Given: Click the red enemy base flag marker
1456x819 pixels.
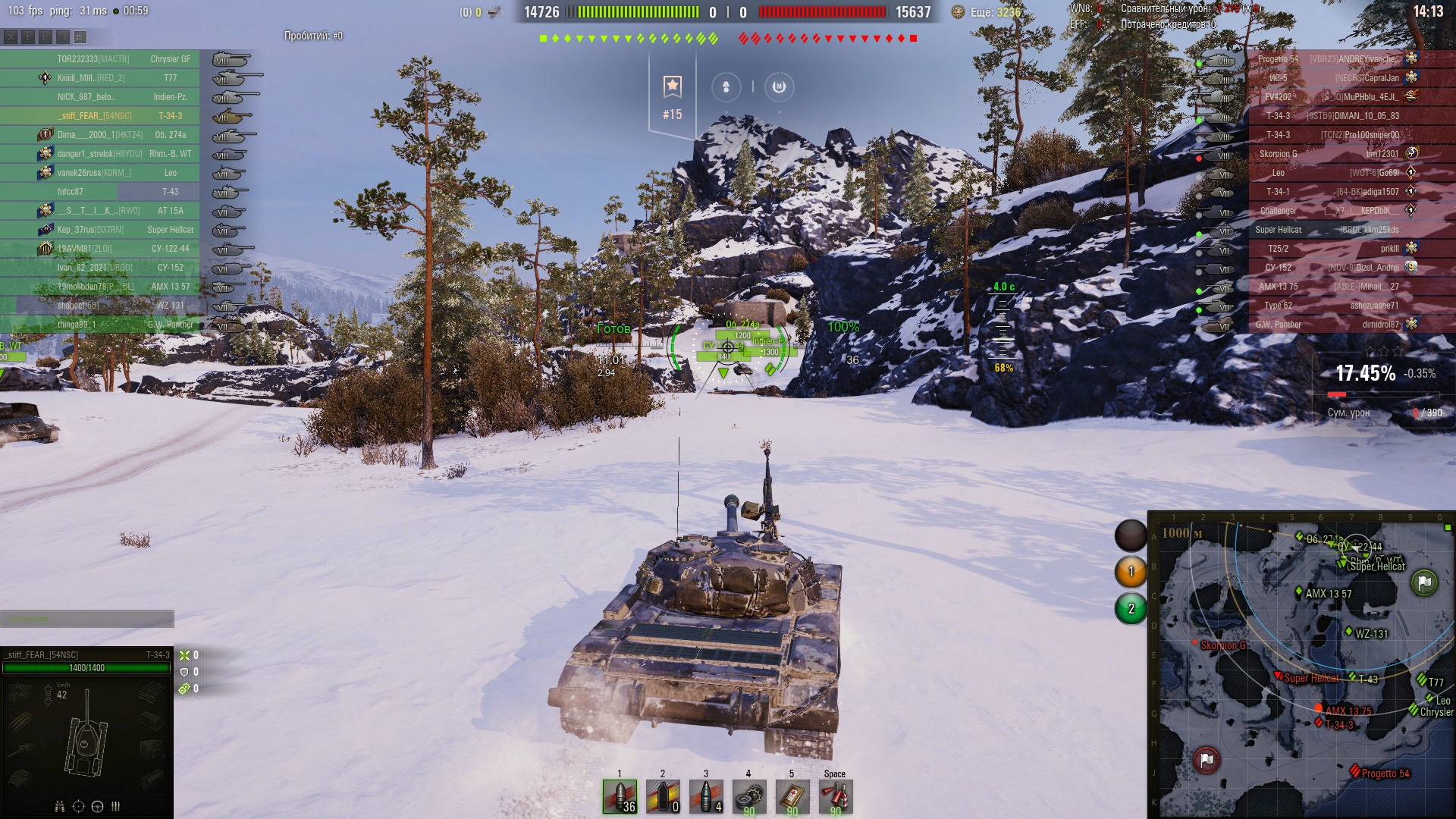Looking at the screenshot, I should 1207,759.
